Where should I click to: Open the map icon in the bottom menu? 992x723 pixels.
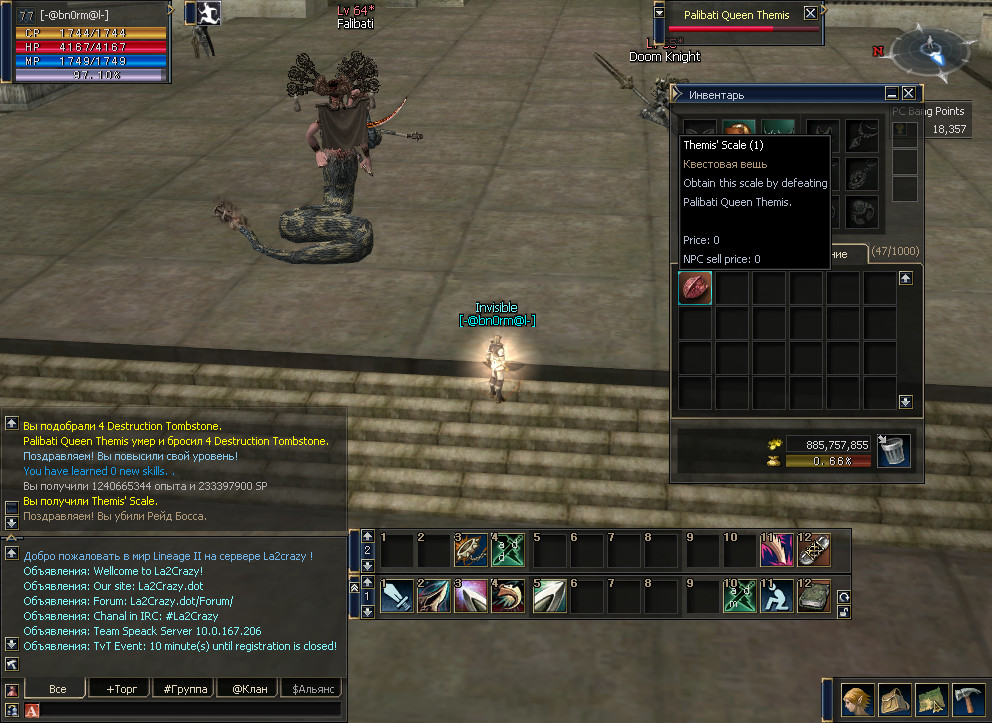932,699
